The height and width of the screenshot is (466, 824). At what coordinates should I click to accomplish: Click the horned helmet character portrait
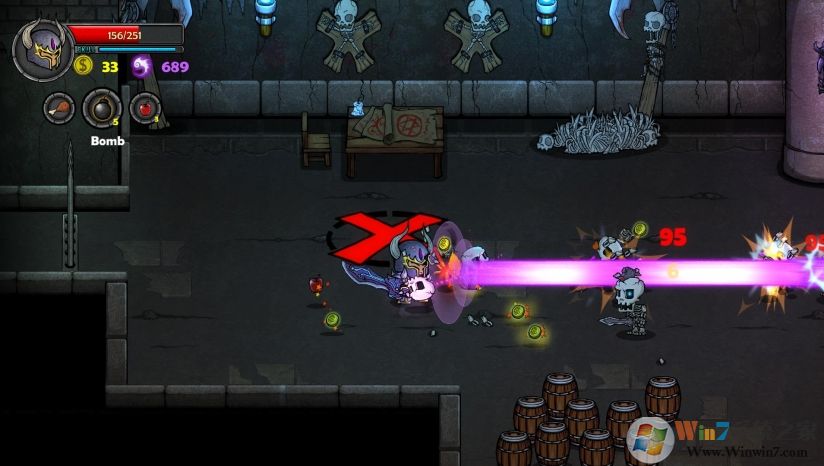pyautogui.click(x=40, y=50)
